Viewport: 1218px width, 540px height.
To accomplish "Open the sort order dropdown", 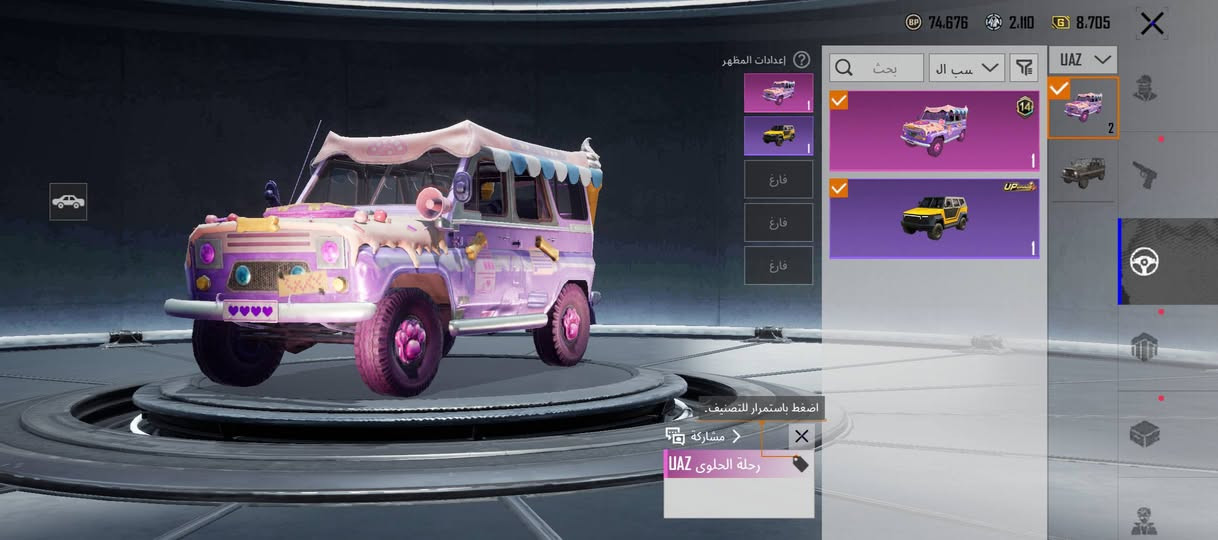I will pos(966,68).
